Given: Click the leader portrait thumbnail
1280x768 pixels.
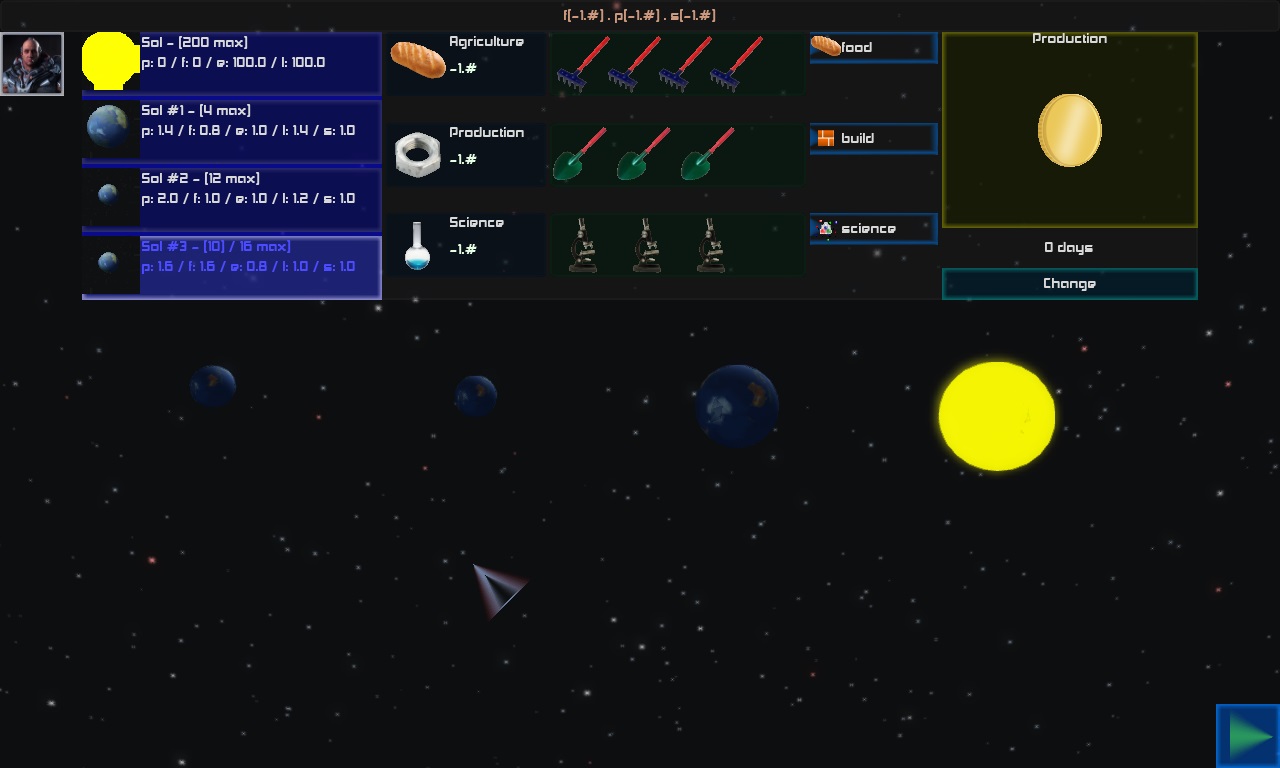Looking at the screenshot, I should 32,64.
